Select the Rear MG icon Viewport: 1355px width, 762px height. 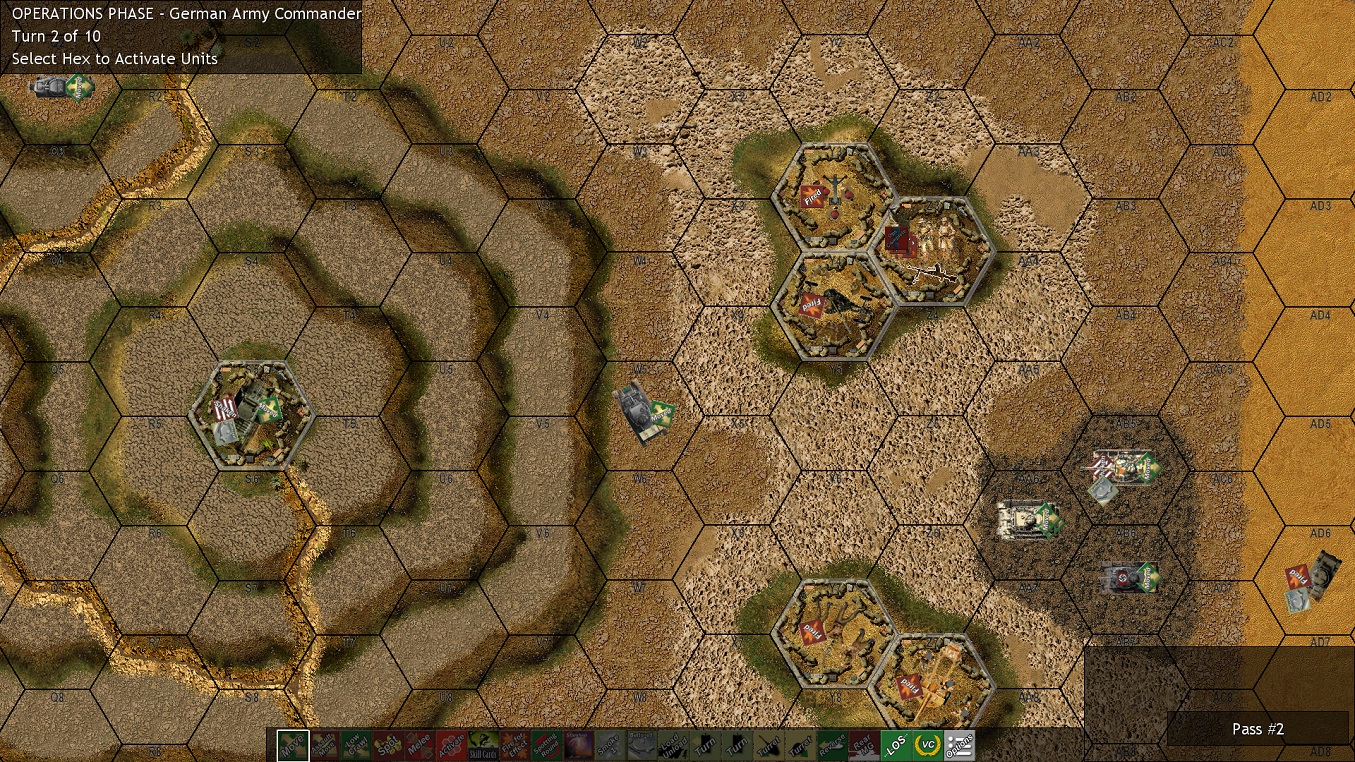[863, 745]
